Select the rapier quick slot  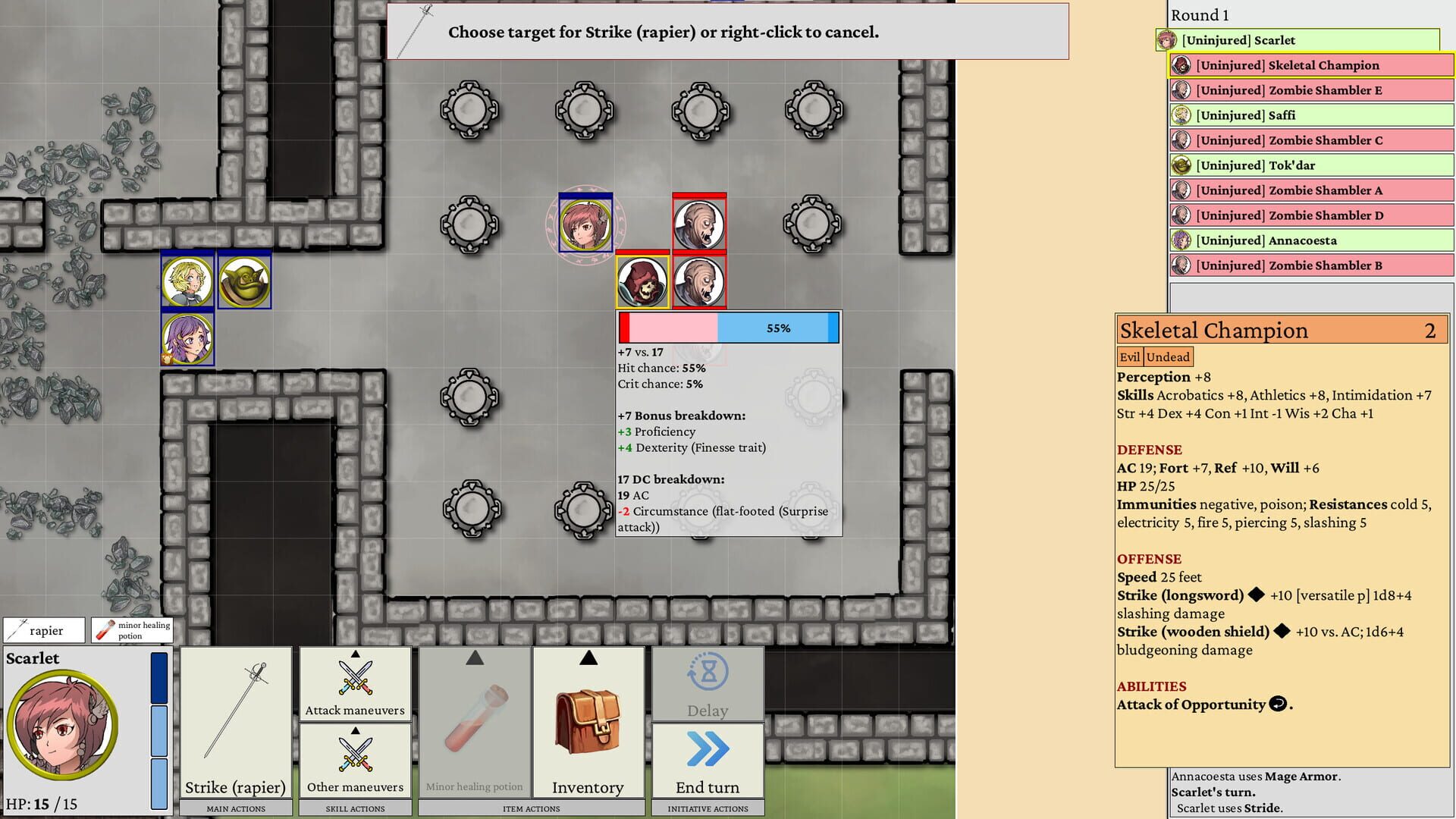point(43,629)
